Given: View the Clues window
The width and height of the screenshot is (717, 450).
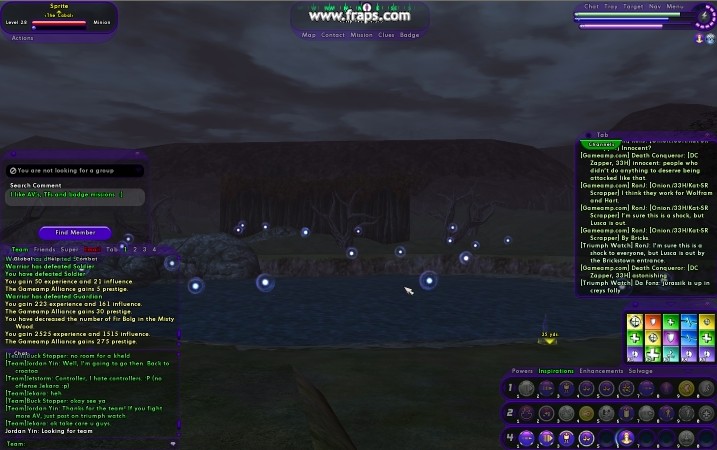Looking at the screenshot, I should [386, 35].
